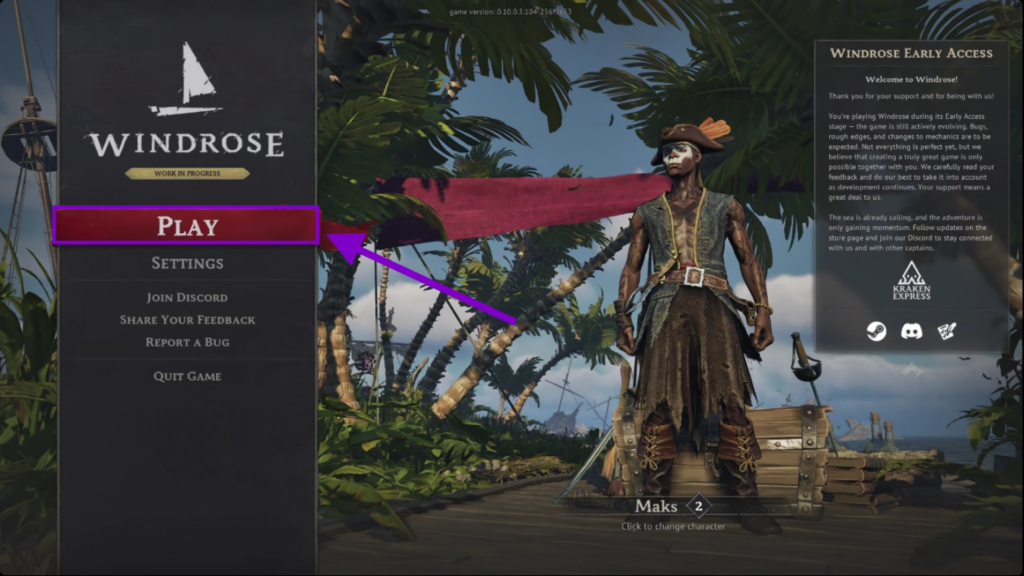Quit Game from the main menu
Screen dimensions: 1024x576
pos(187,376)
